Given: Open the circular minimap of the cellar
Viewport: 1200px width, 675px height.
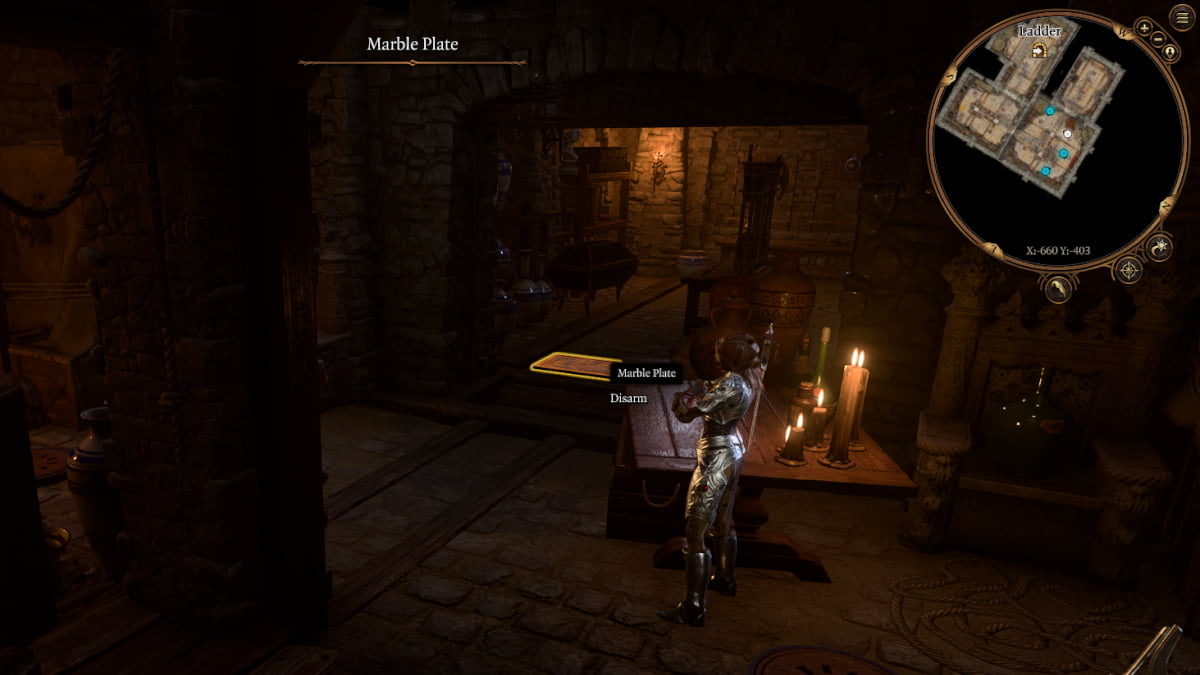Looking at the screenshot, I should [x=1057, y=140].
